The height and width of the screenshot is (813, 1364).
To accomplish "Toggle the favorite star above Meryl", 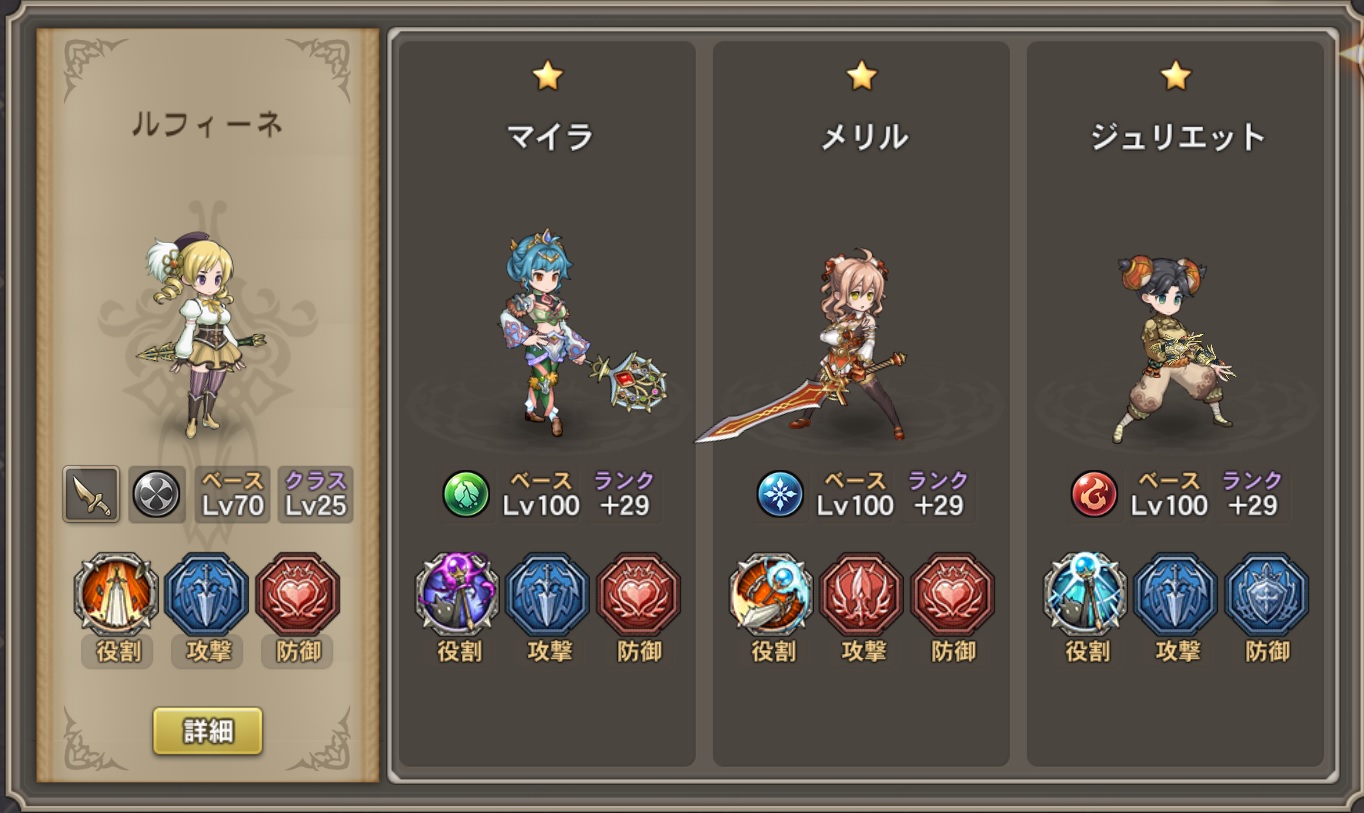I will (861, 76).
